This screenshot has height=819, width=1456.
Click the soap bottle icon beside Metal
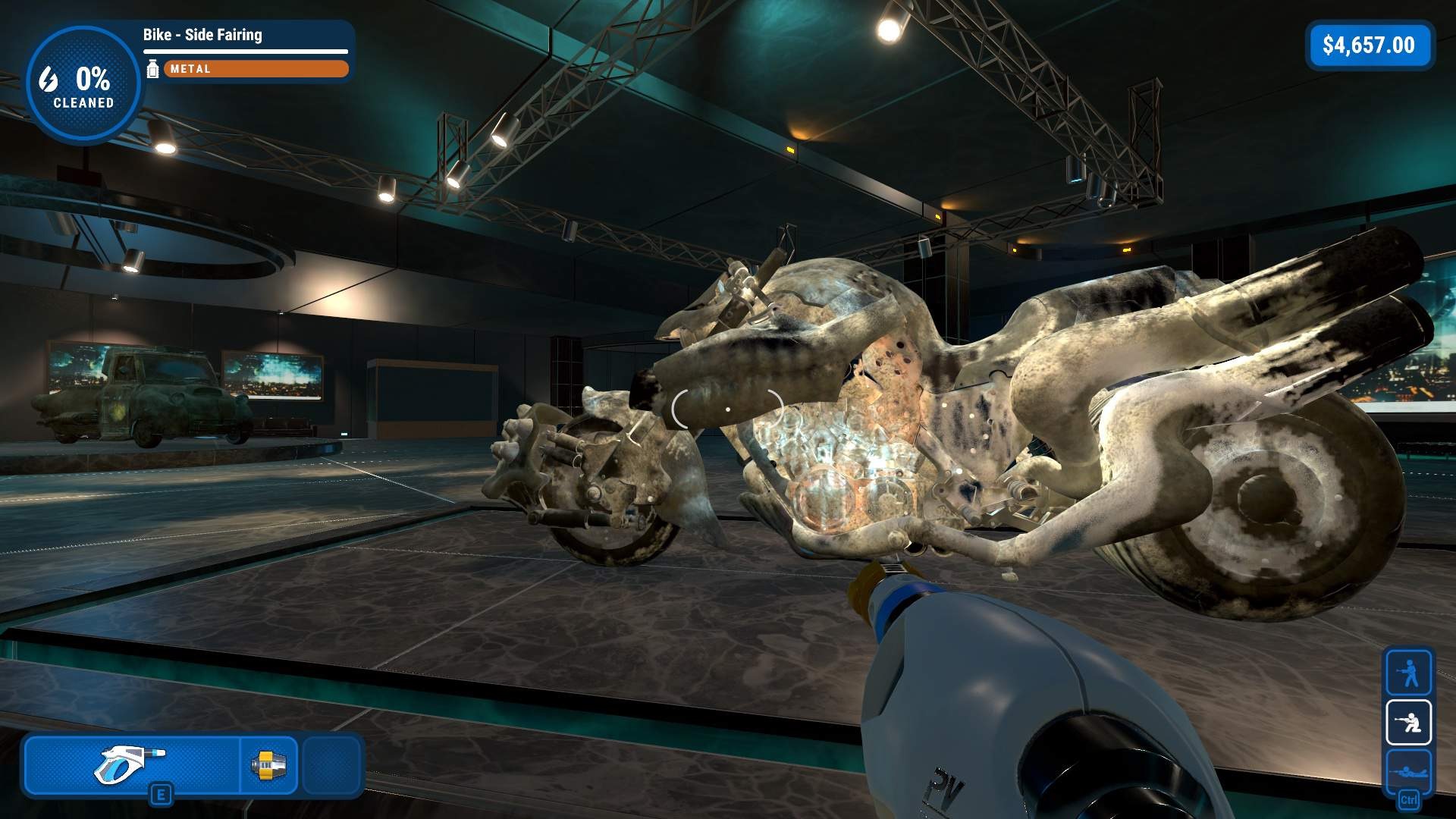(152, 69)
